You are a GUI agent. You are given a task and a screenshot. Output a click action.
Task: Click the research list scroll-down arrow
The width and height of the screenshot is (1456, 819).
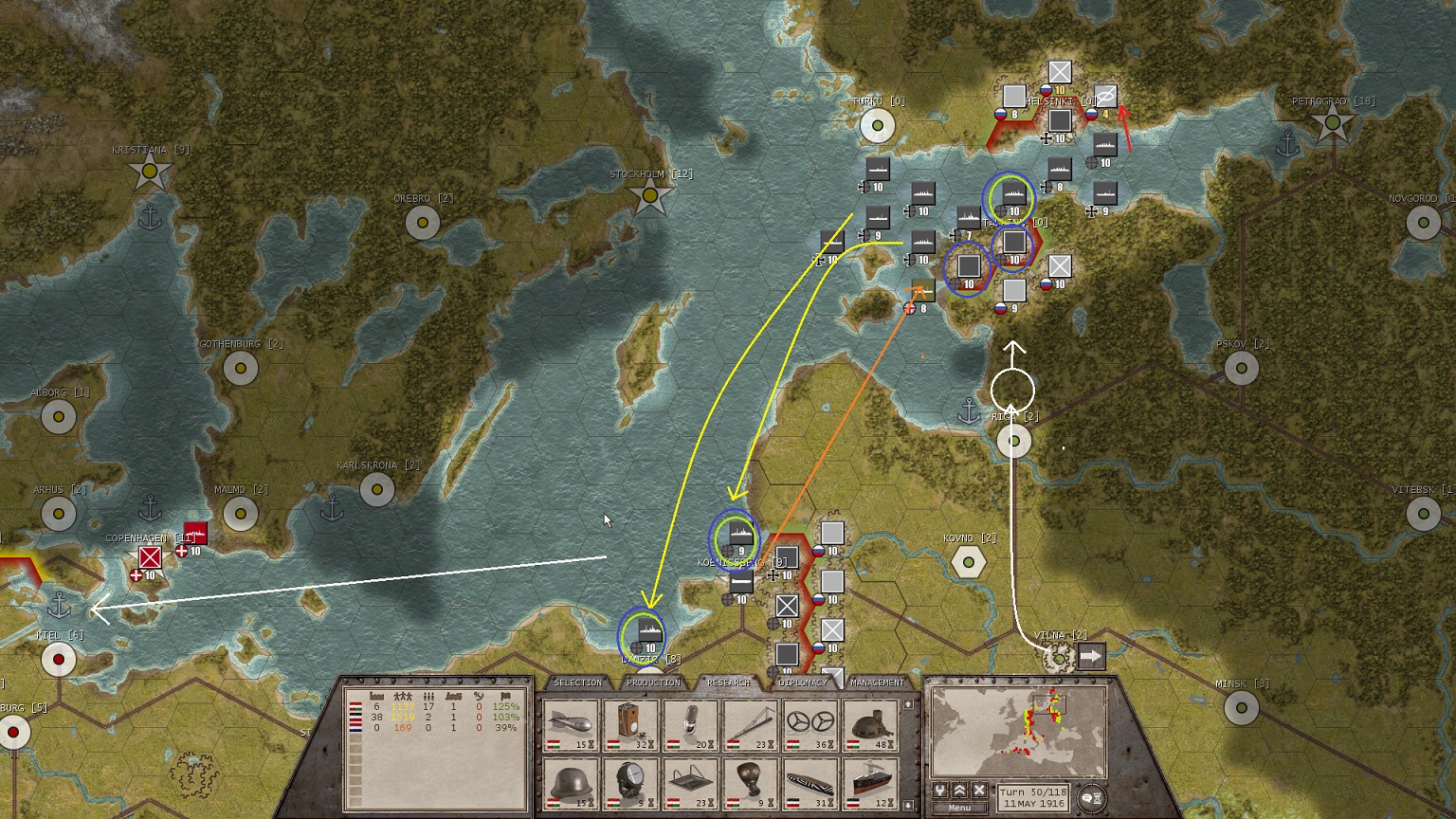tap(908, 805)
